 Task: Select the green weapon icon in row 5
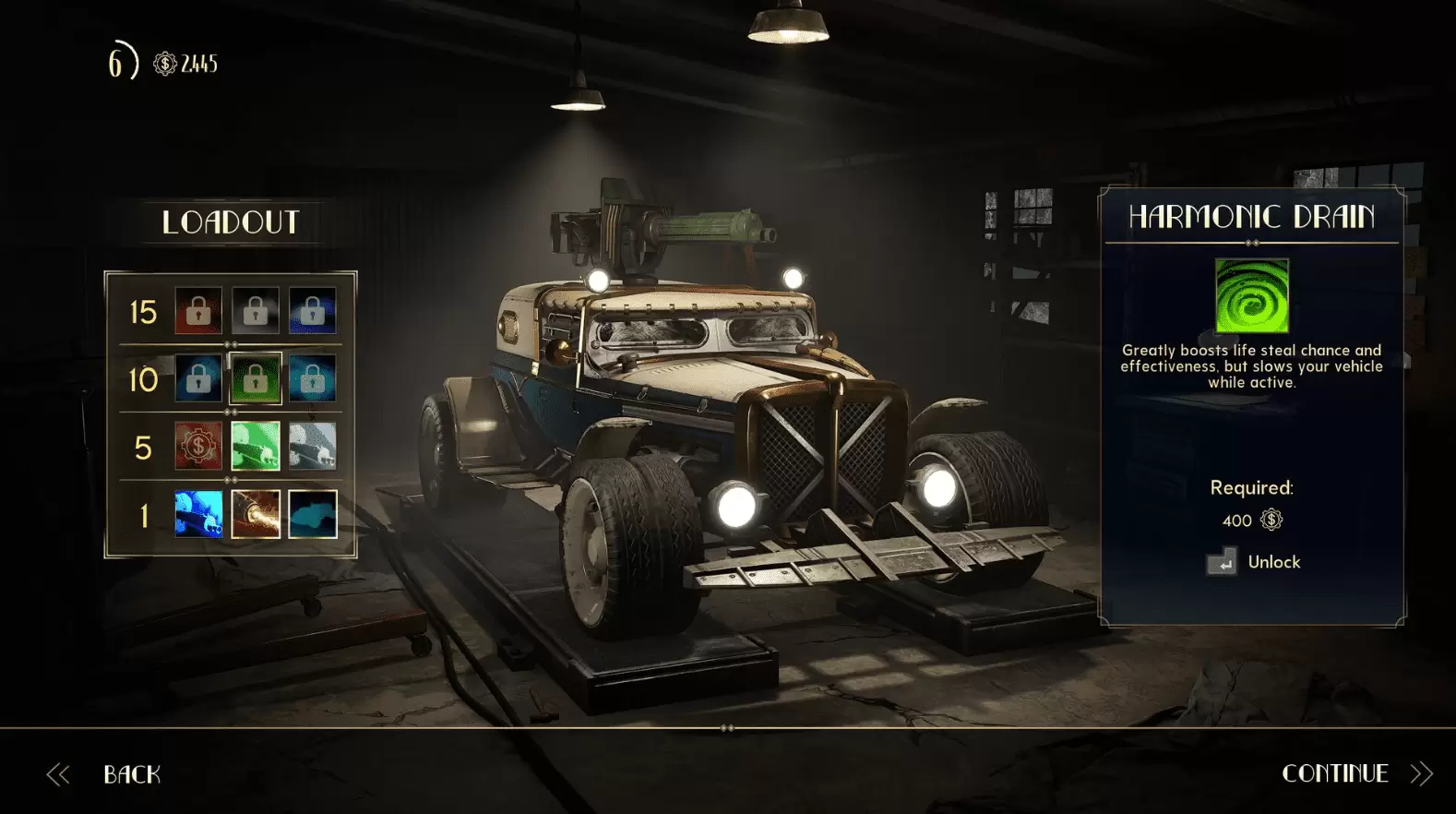tap(257, 446)
